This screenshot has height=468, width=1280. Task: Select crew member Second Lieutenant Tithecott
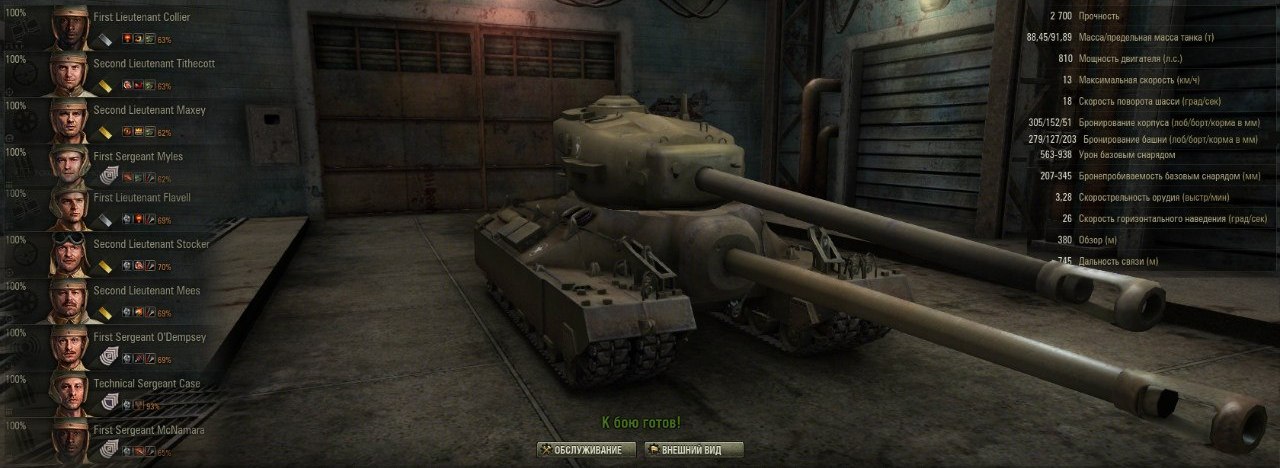[153, 63]
